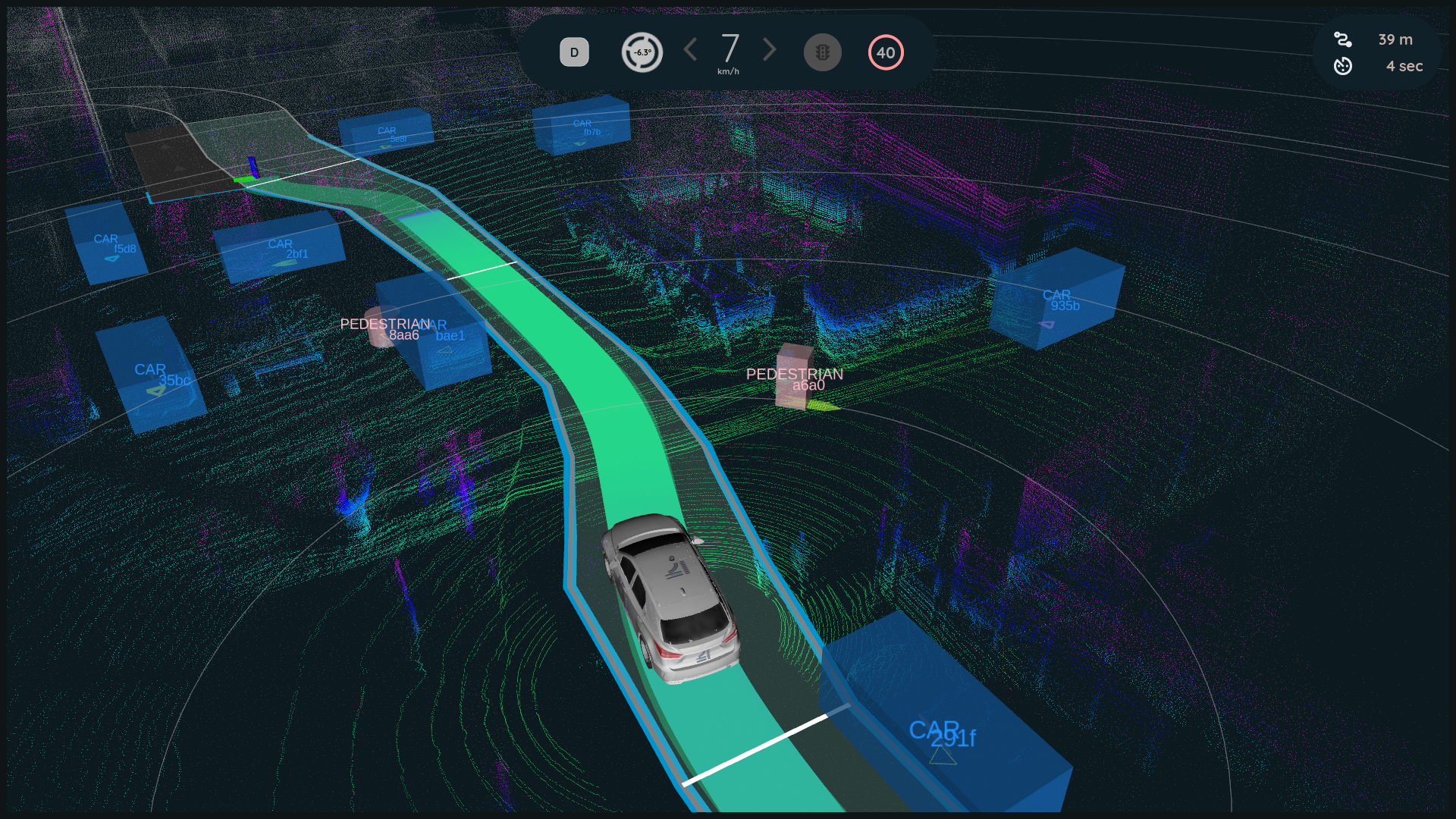Click the time remaining clock icon
The image size is (1456, 819).
click(1343, 66)
